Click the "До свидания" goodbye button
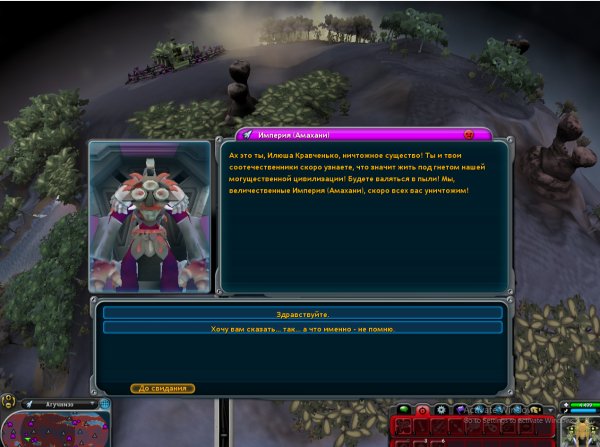This screenshot has width=600, height=447. [162, 388]
